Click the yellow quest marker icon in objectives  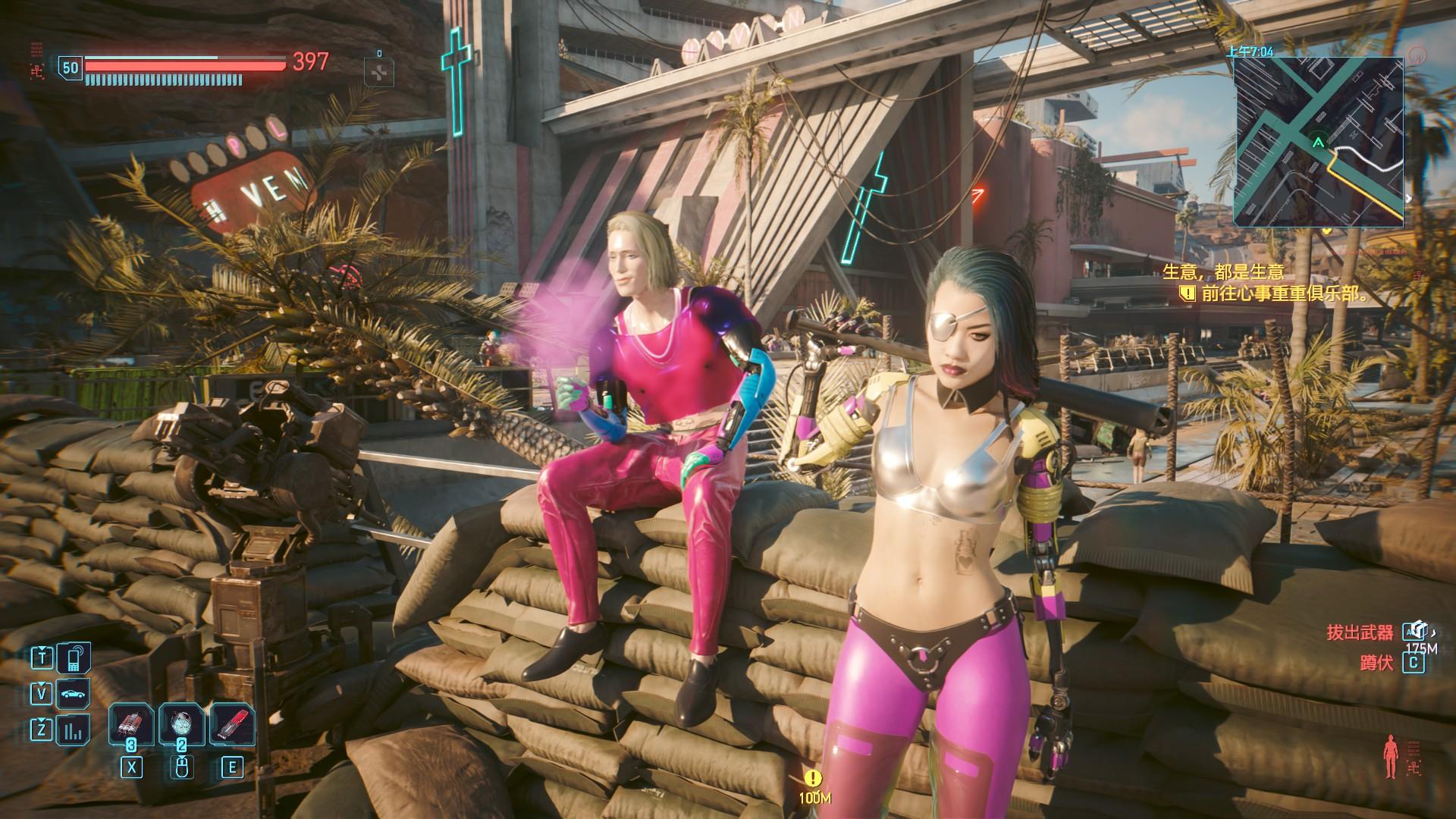(1188, 294)
